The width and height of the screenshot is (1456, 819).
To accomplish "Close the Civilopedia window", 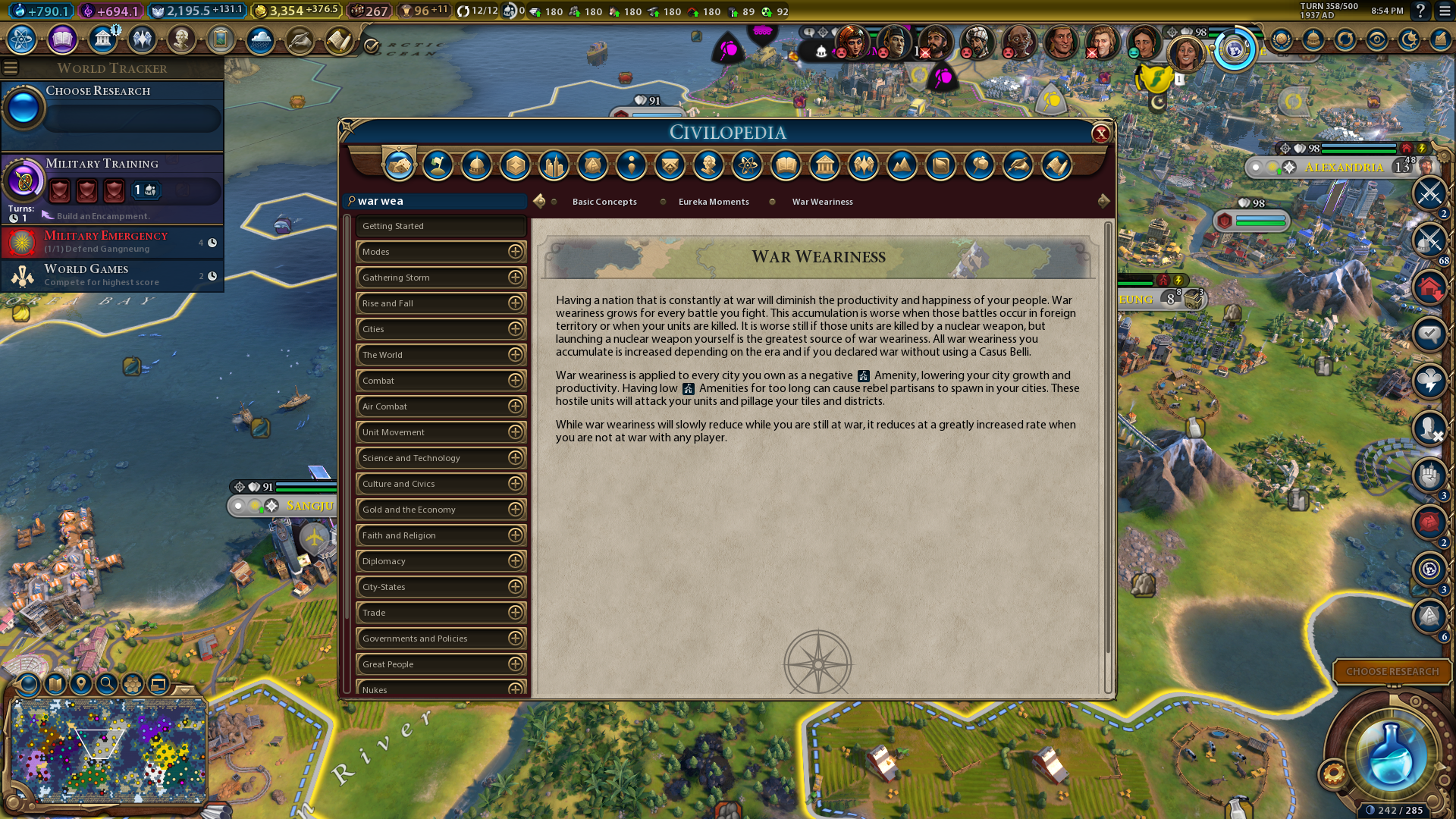I will click(1100, 134).
